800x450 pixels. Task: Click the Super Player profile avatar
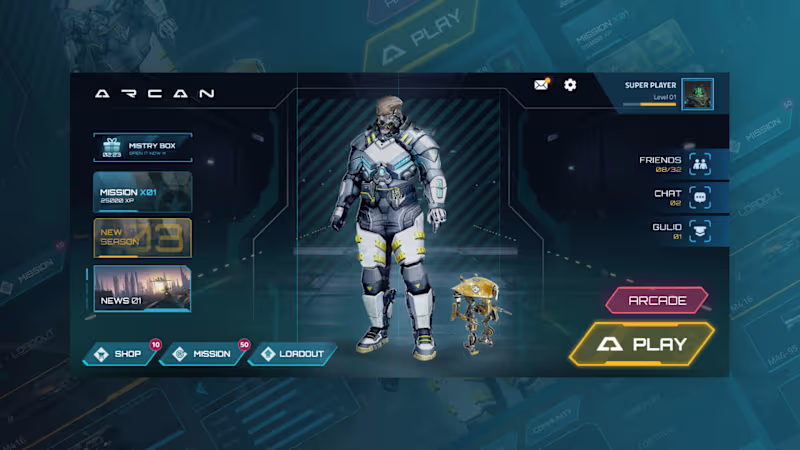697,94
